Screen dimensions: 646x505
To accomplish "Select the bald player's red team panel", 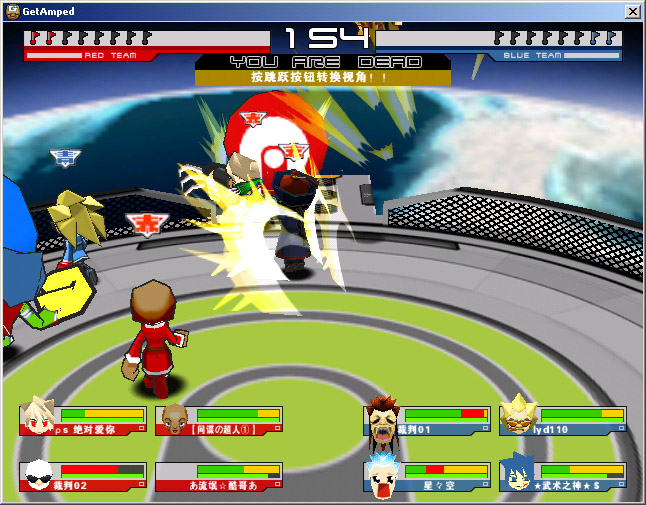I will [x=219, y=421].
